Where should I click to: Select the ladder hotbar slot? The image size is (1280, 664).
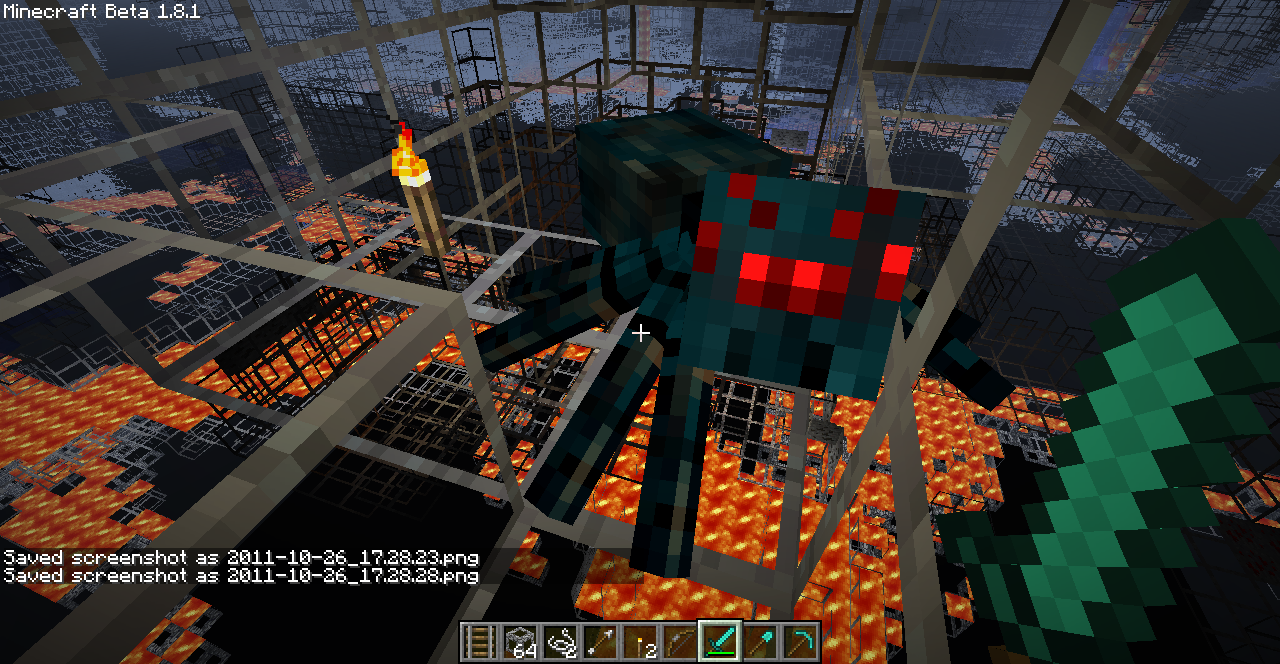(x=480, y=641)
